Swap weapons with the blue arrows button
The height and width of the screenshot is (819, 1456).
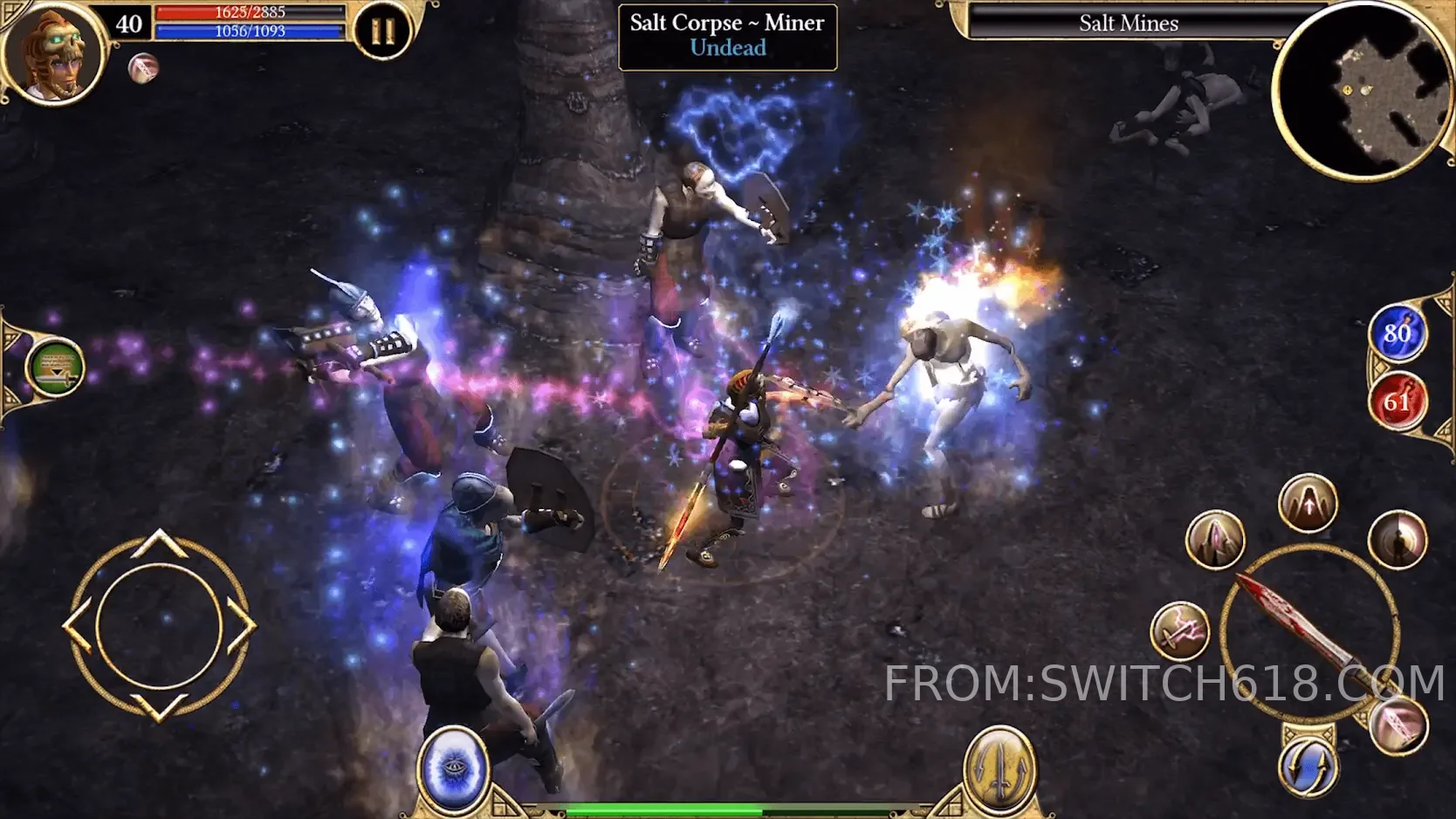[x=1308, y=766]
